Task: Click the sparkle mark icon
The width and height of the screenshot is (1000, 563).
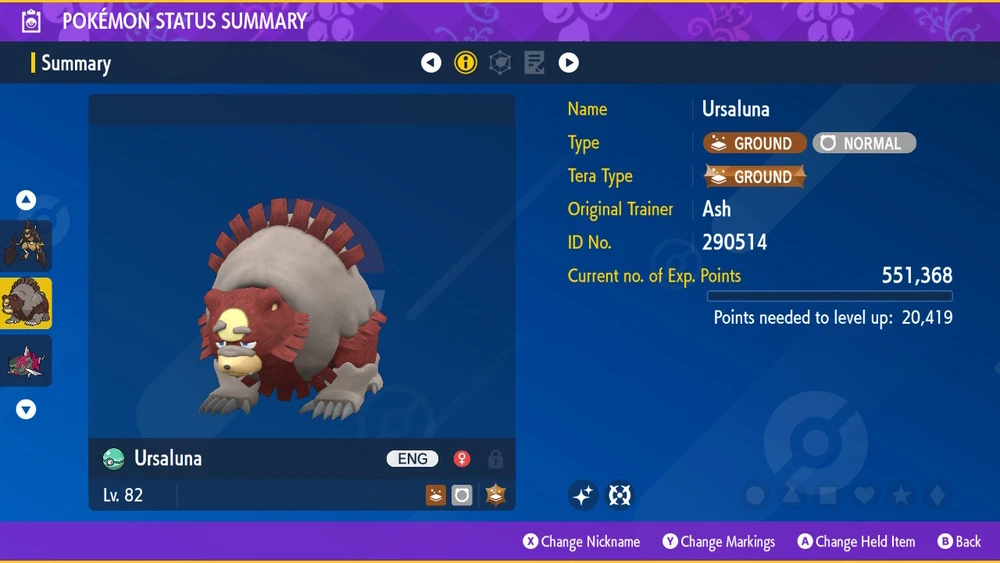Action: pyautogui.click(x=584, y=495)
